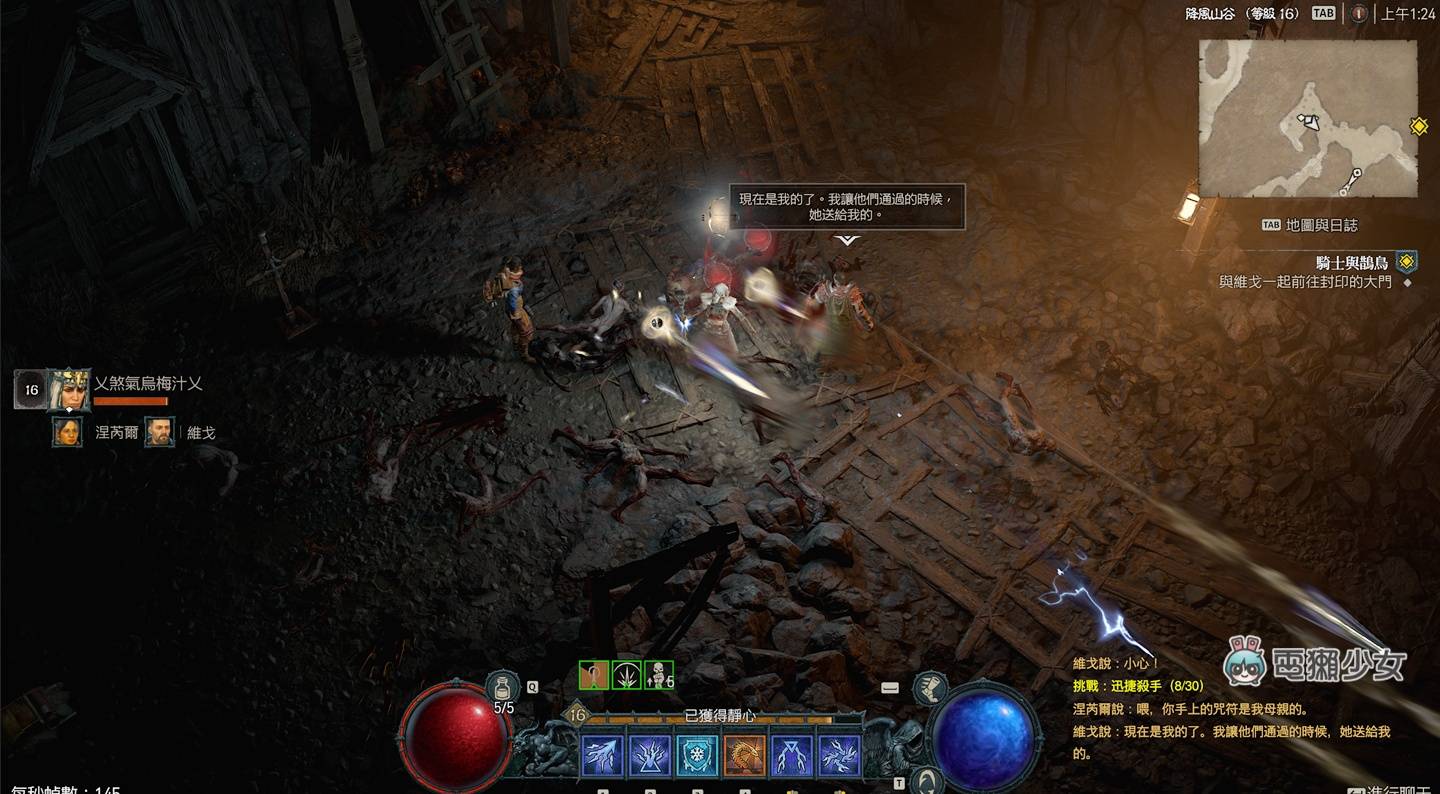Click the boot evade icon

[x=931, y=688]
